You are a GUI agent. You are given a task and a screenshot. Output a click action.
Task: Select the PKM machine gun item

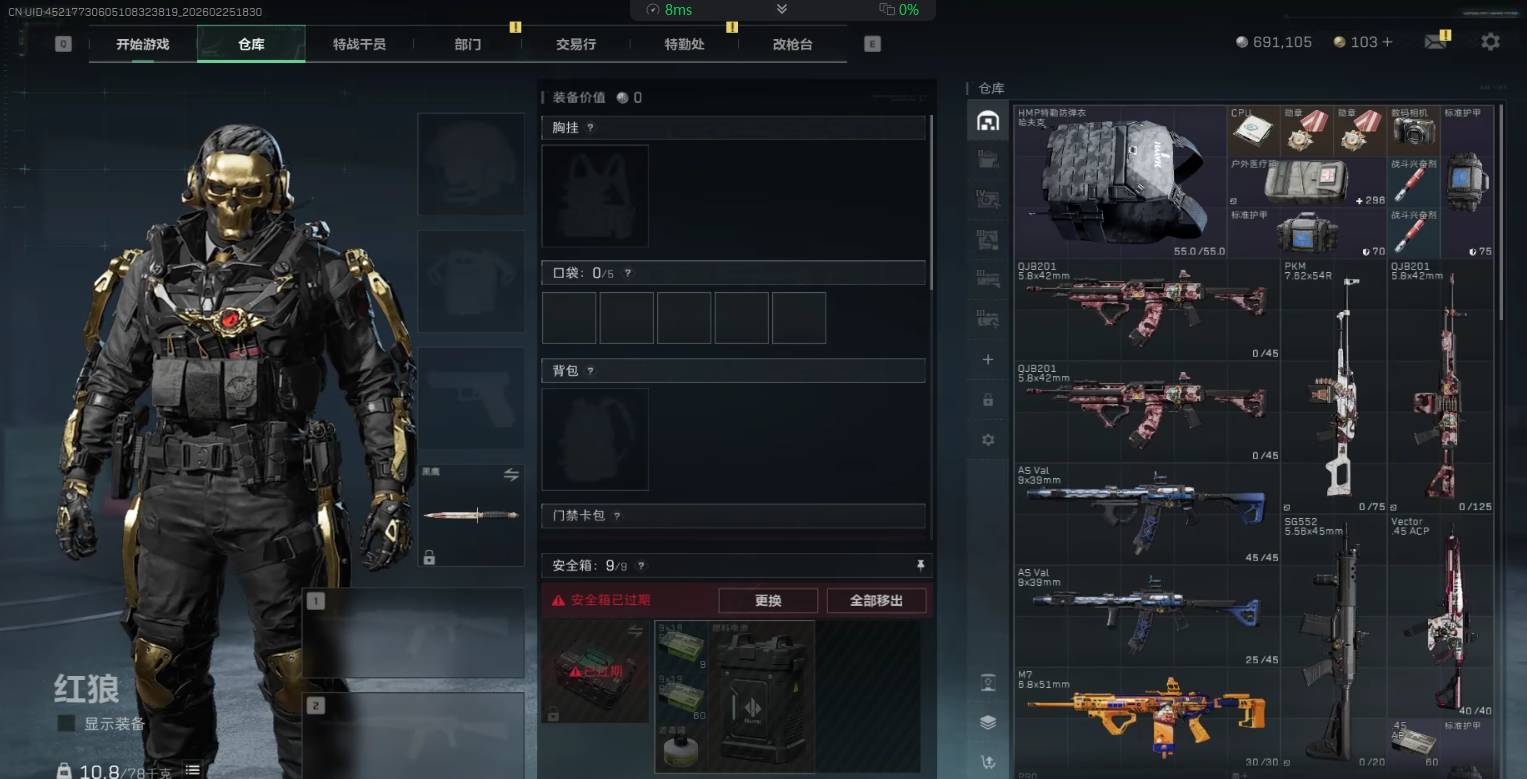click(1332, 386)
